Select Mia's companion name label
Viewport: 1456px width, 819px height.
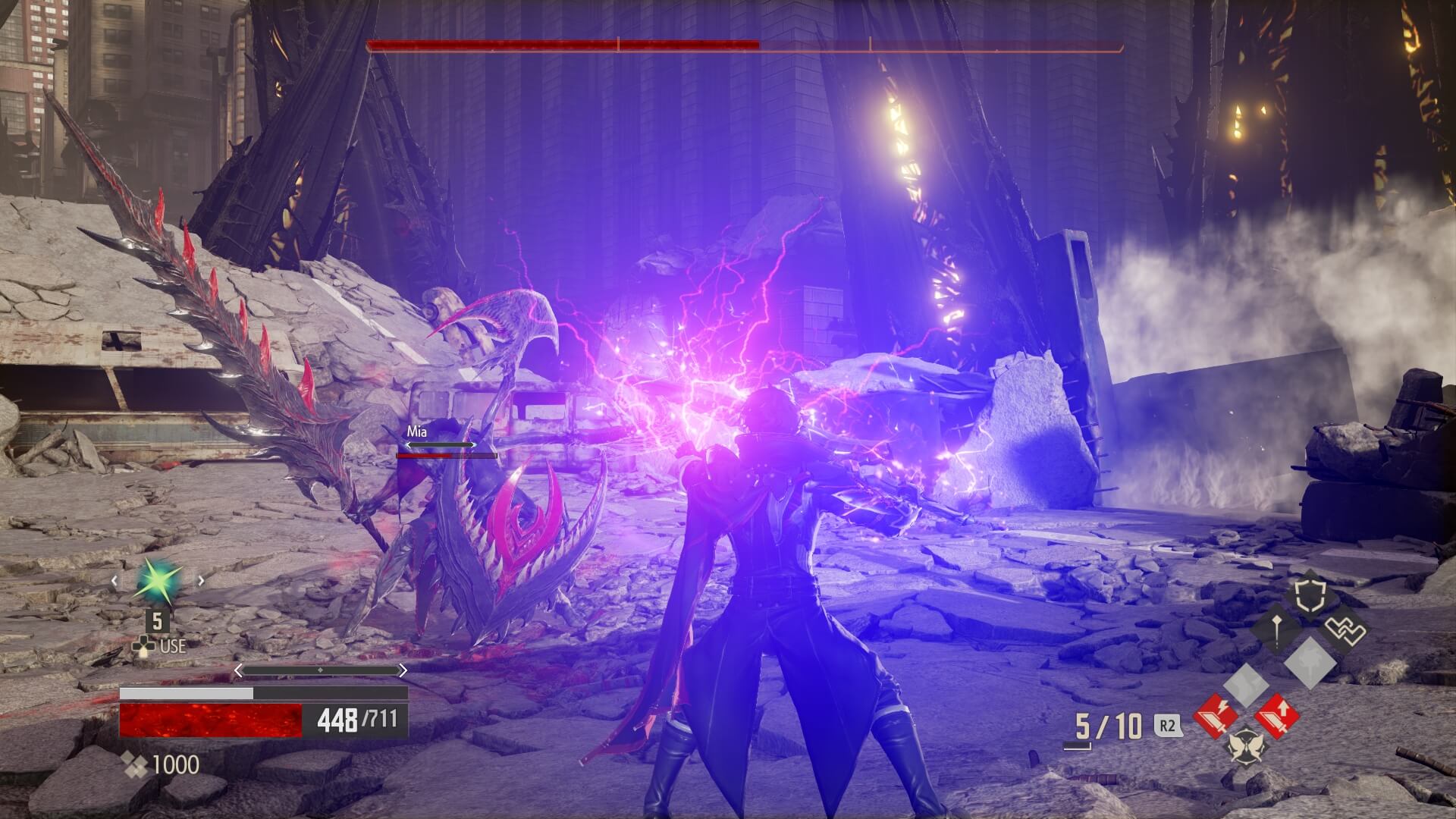click(x=417, y=431)
